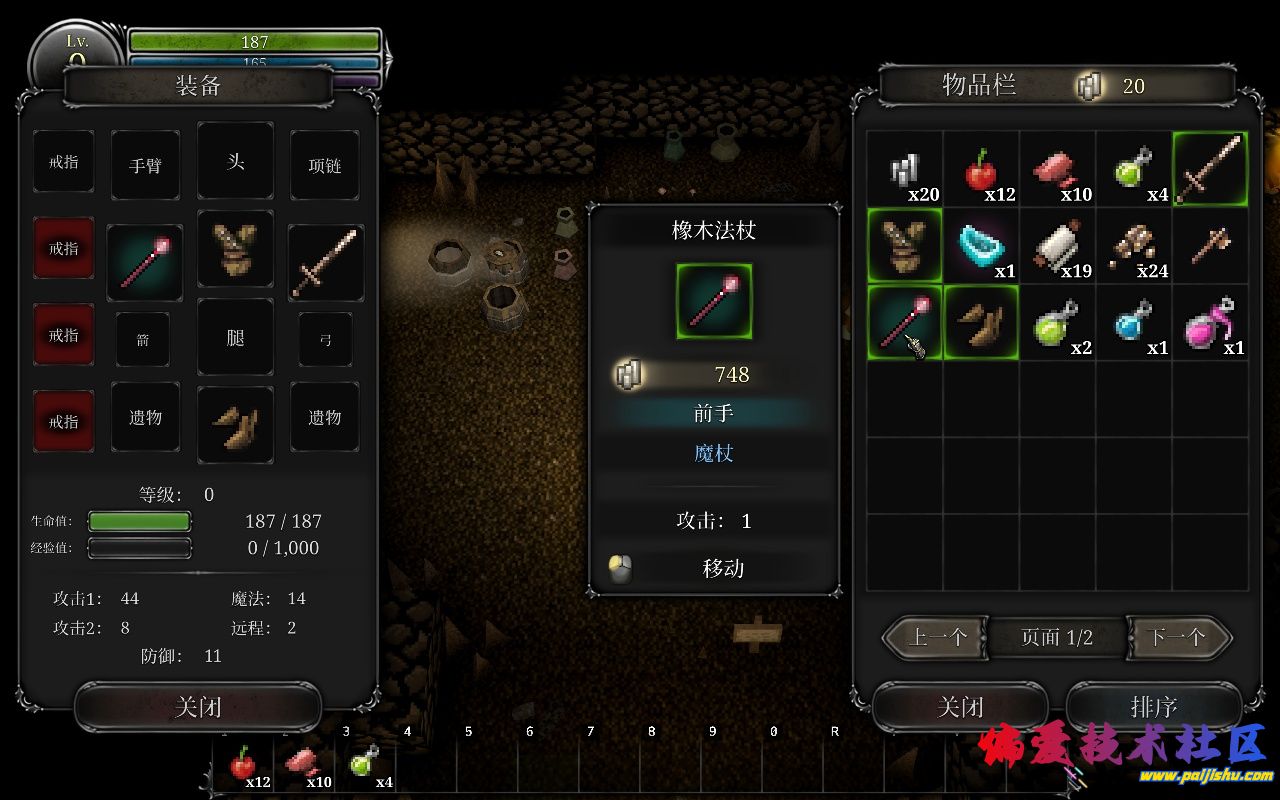This screenshot has height=800, width=1280.
Task: Select the equipped boots in equipment panel
Action: tap(235, 424)
